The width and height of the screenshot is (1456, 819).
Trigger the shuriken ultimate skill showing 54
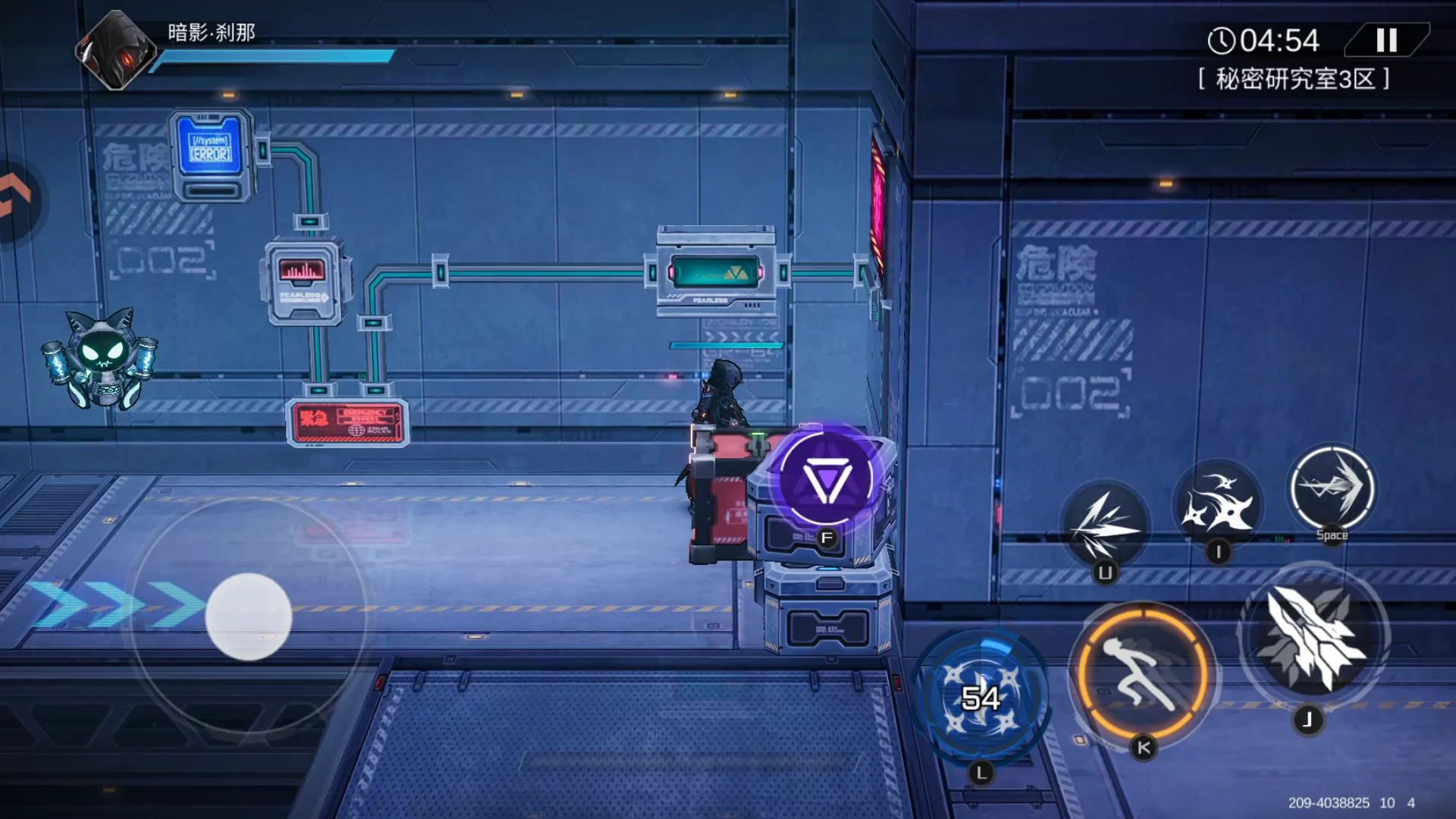(x=981, y=696)
